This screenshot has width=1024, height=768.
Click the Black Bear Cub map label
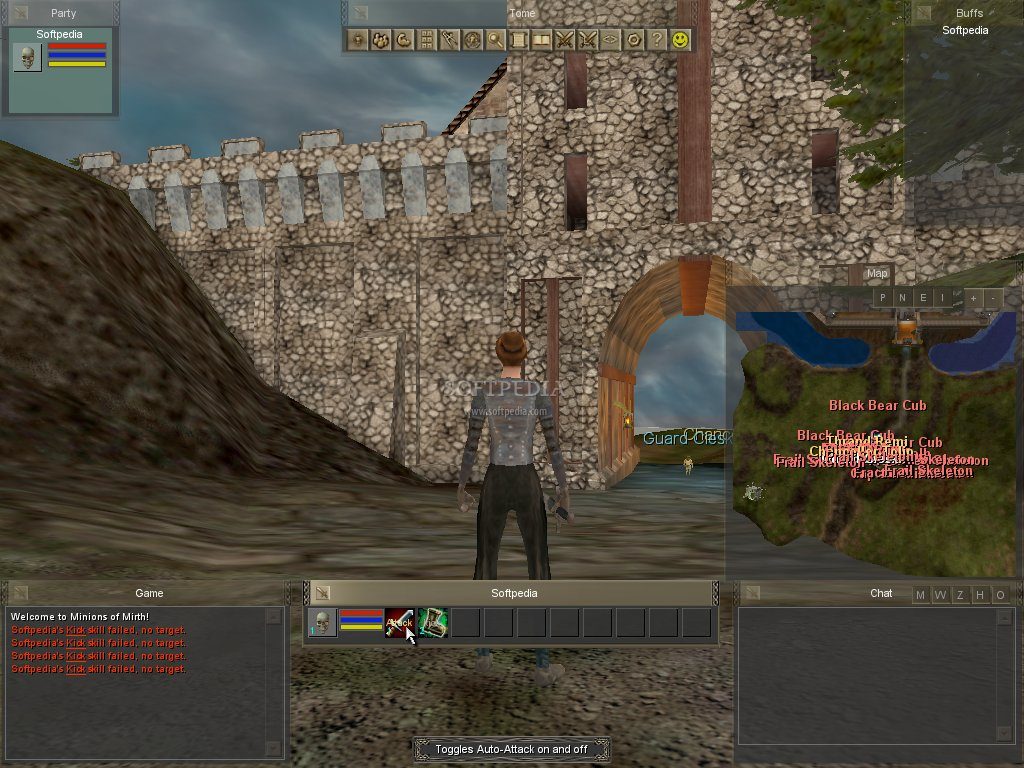pos(877,405)
